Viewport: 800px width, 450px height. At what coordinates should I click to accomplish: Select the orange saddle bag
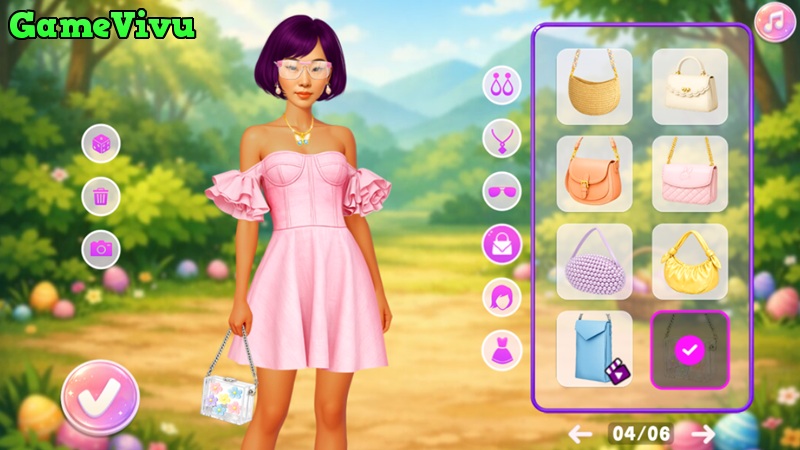pos(594,174)
